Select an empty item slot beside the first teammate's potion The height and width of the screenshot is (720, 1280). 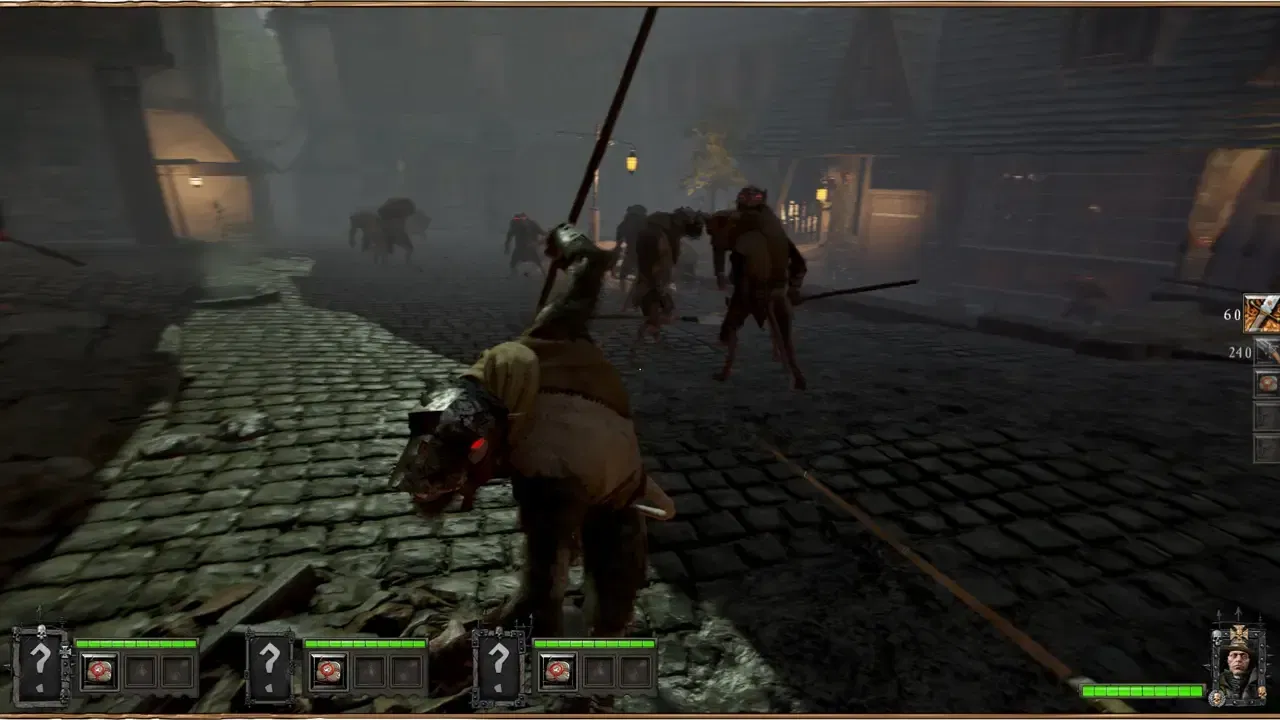[141, 670]
